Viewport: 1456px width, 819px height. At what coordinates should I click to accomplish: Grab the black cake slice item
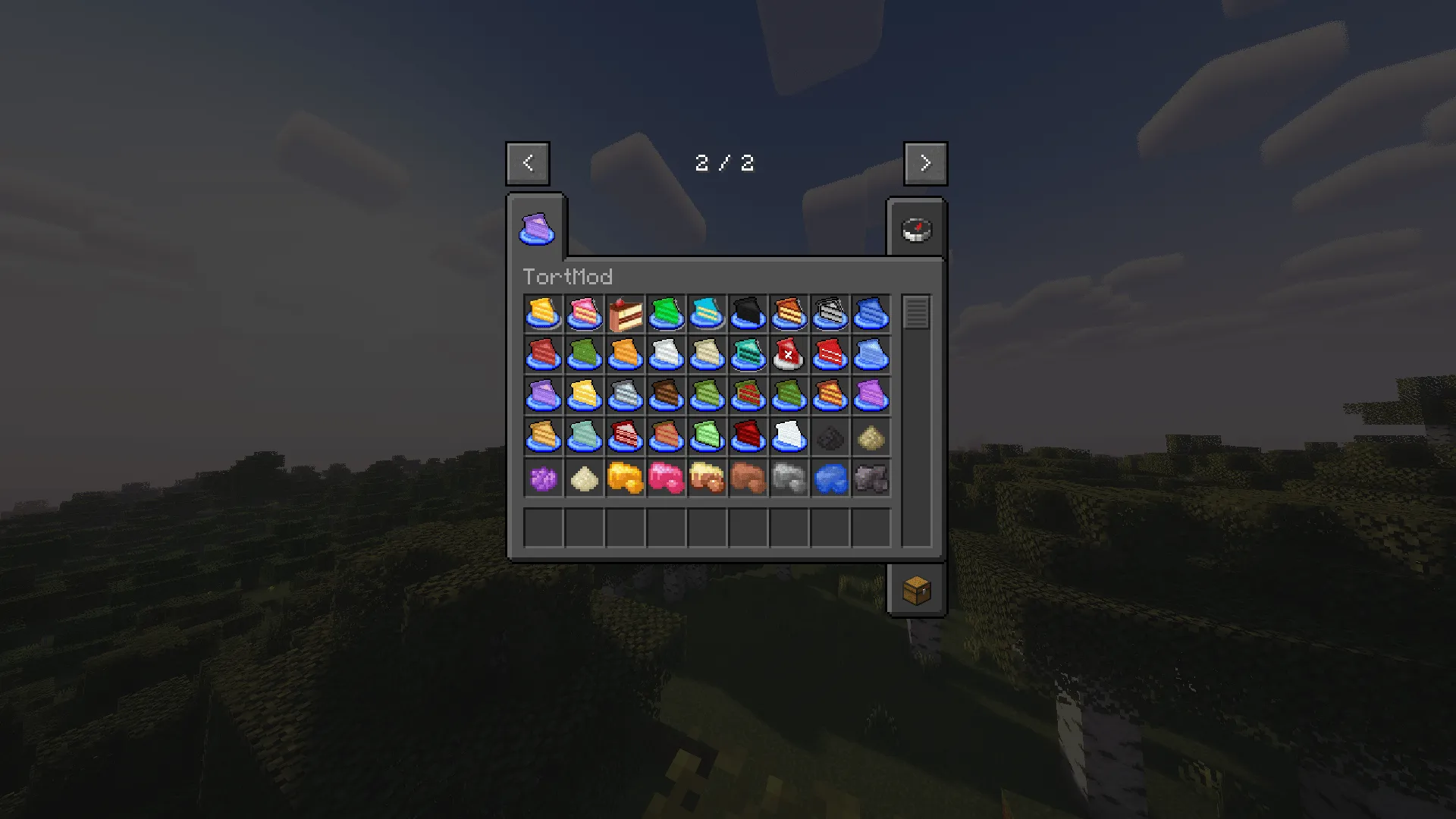(746, 315)
